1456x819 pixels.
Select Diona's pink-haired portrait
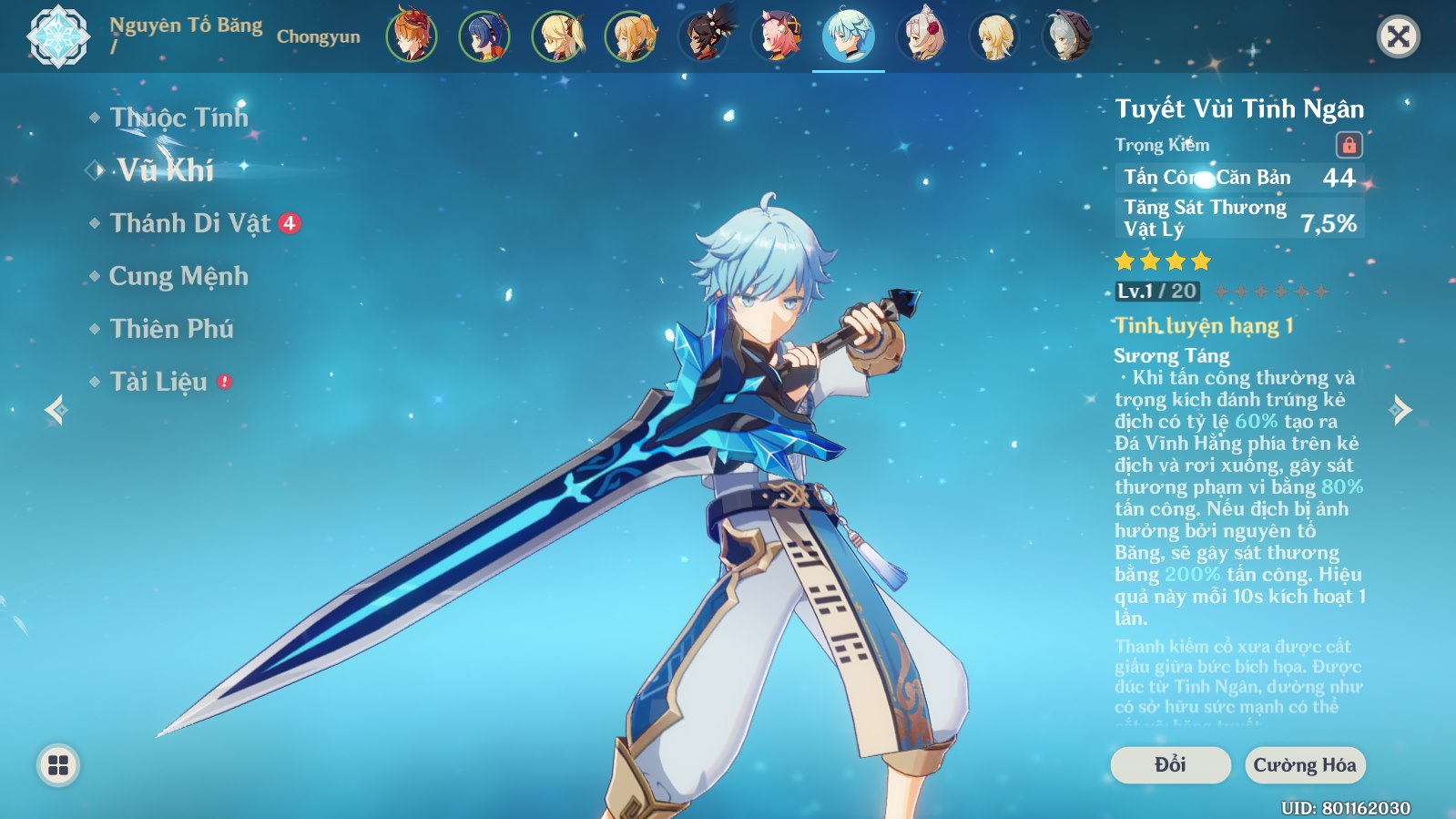coord(777,37)
